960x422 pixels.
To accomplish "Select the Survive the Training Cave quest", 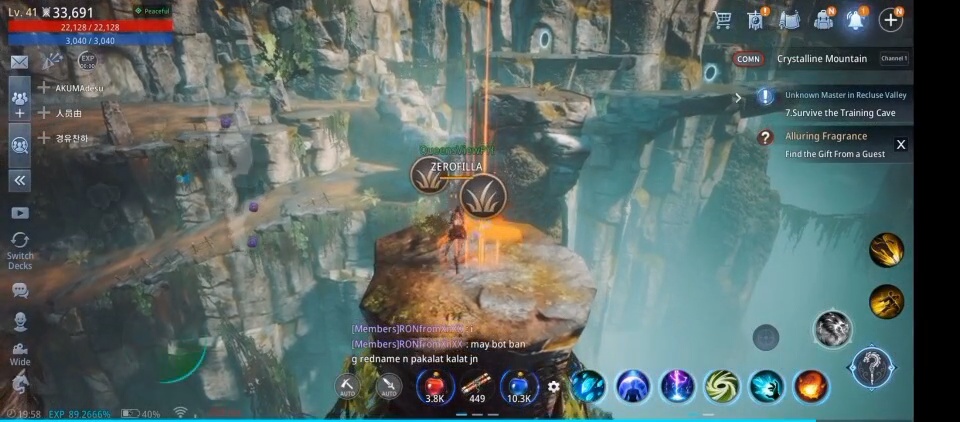I will (840, 113).
